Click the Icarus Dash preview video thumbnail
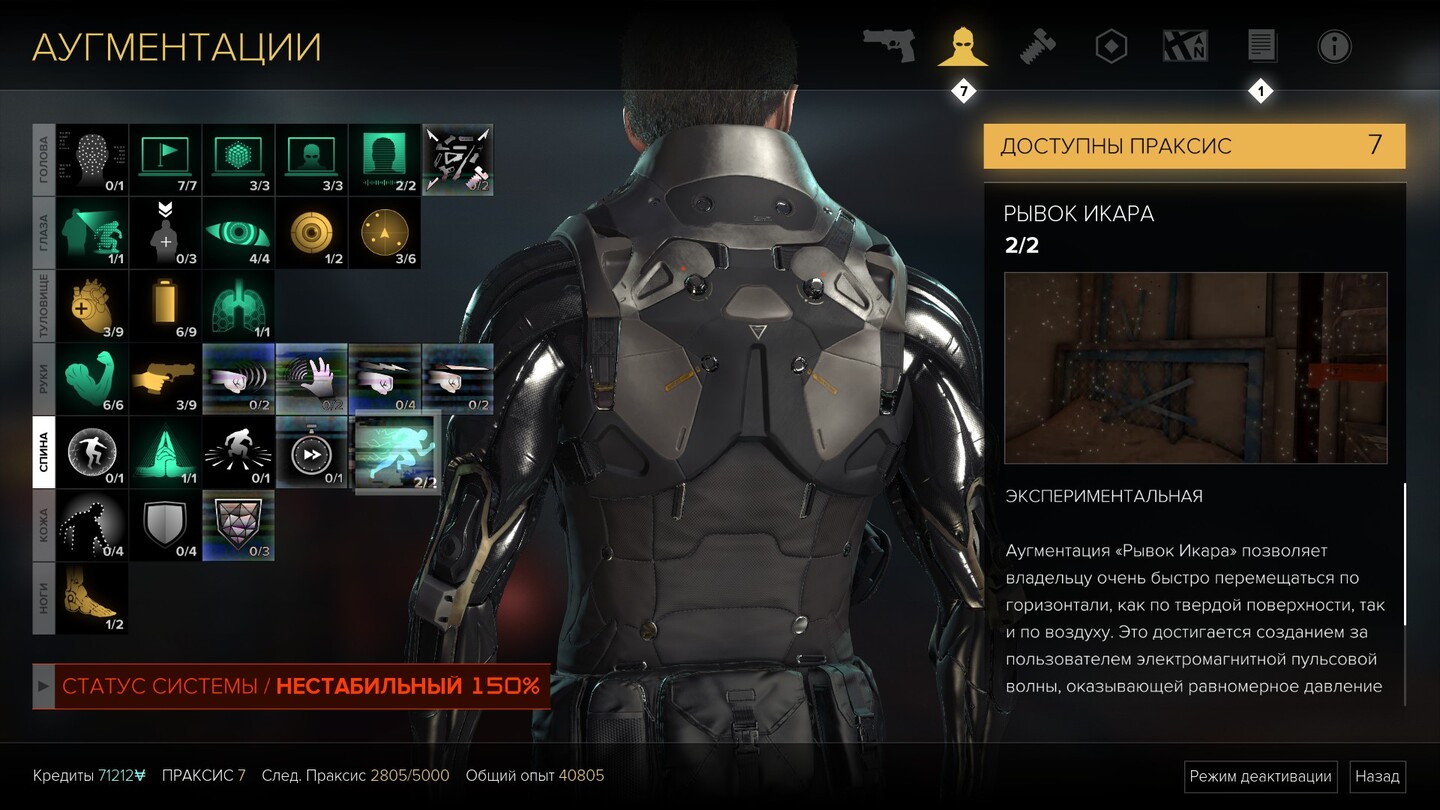Image resolution: width=1440 pixels, height=810 pixels. tap(1195, 368)
